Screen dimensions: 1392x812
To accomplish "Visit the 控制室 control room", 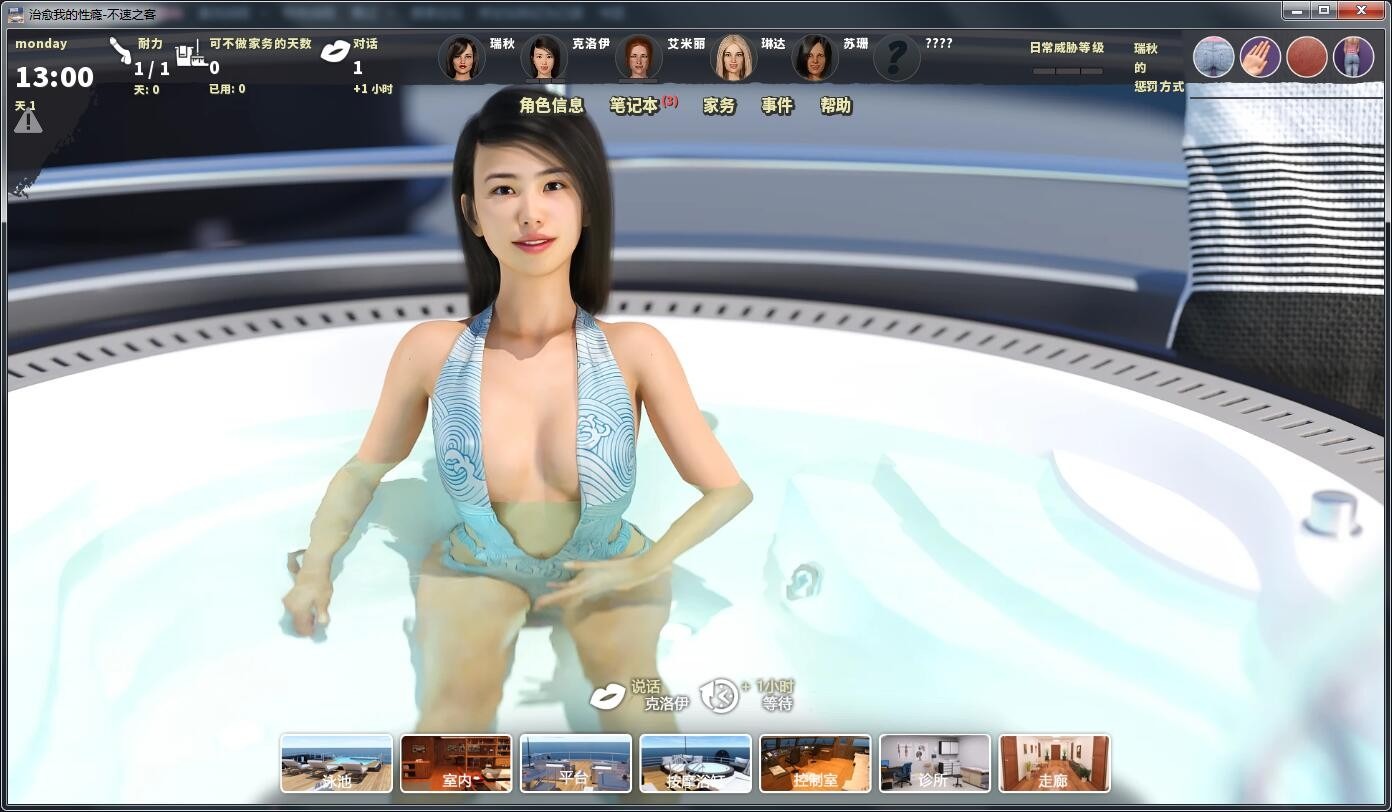I will coord(815,763).
